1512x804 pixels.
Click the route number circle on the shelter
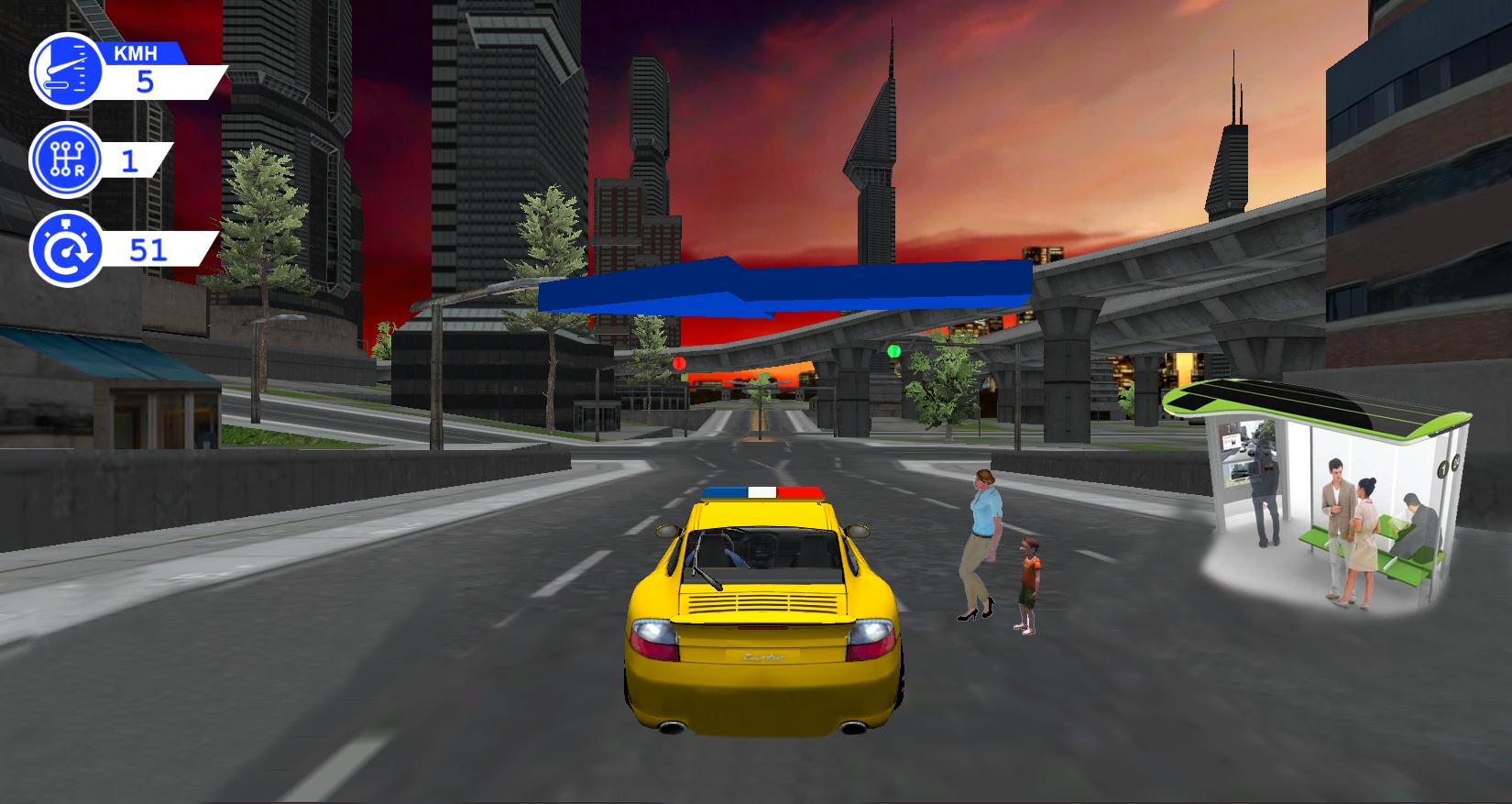coord(1444,469)
